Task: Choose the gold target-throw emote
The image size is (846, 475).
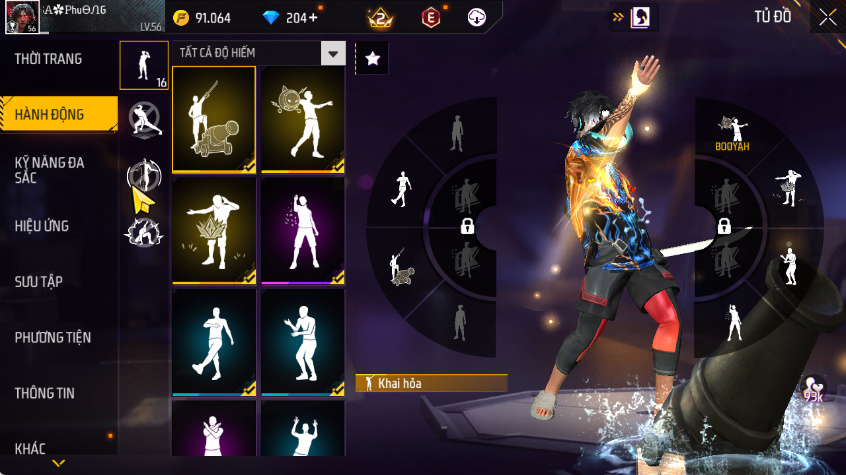Action: pos(303,119)
